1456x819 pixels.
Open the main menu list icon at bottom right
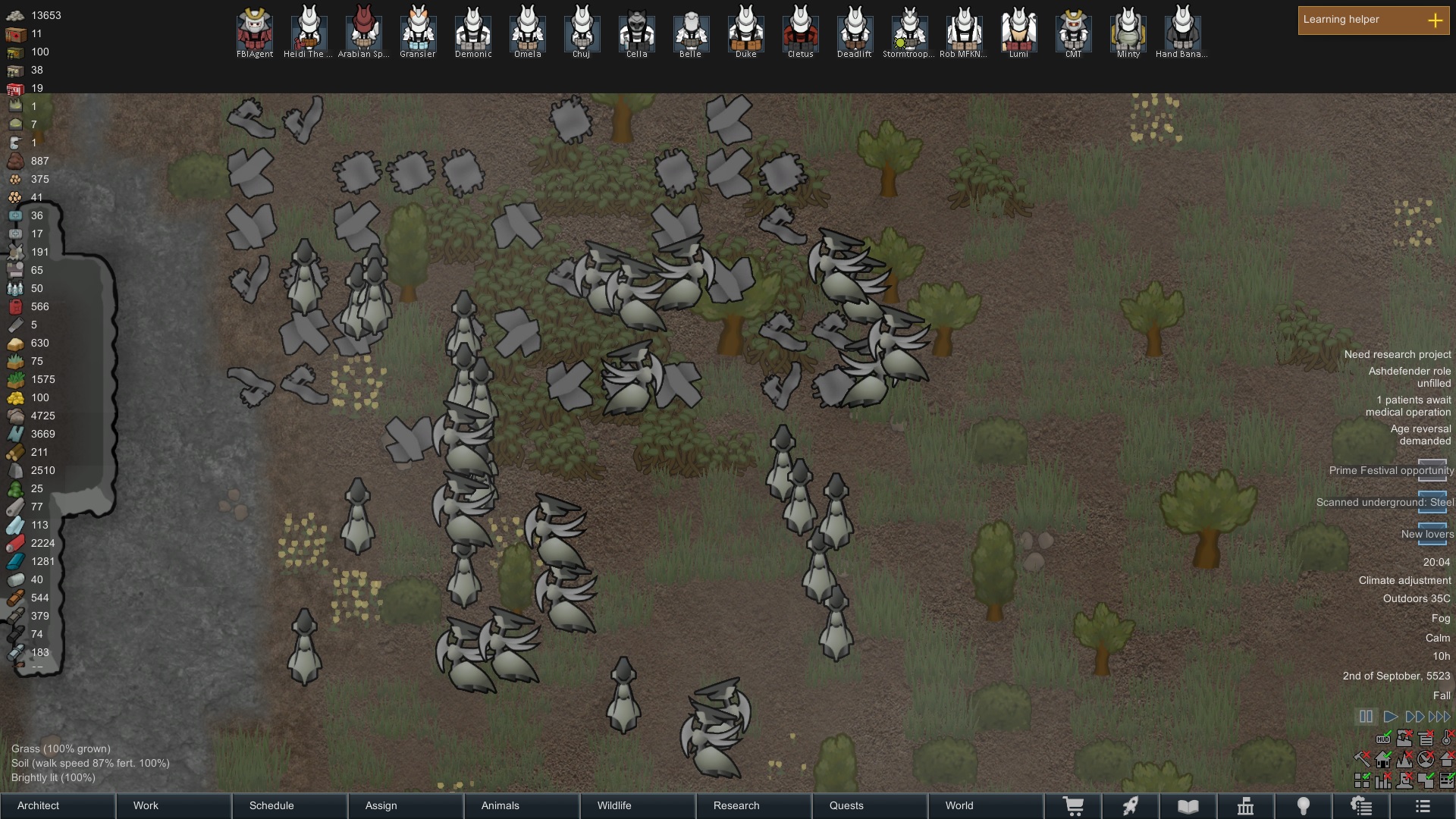tap(1423, 805)
